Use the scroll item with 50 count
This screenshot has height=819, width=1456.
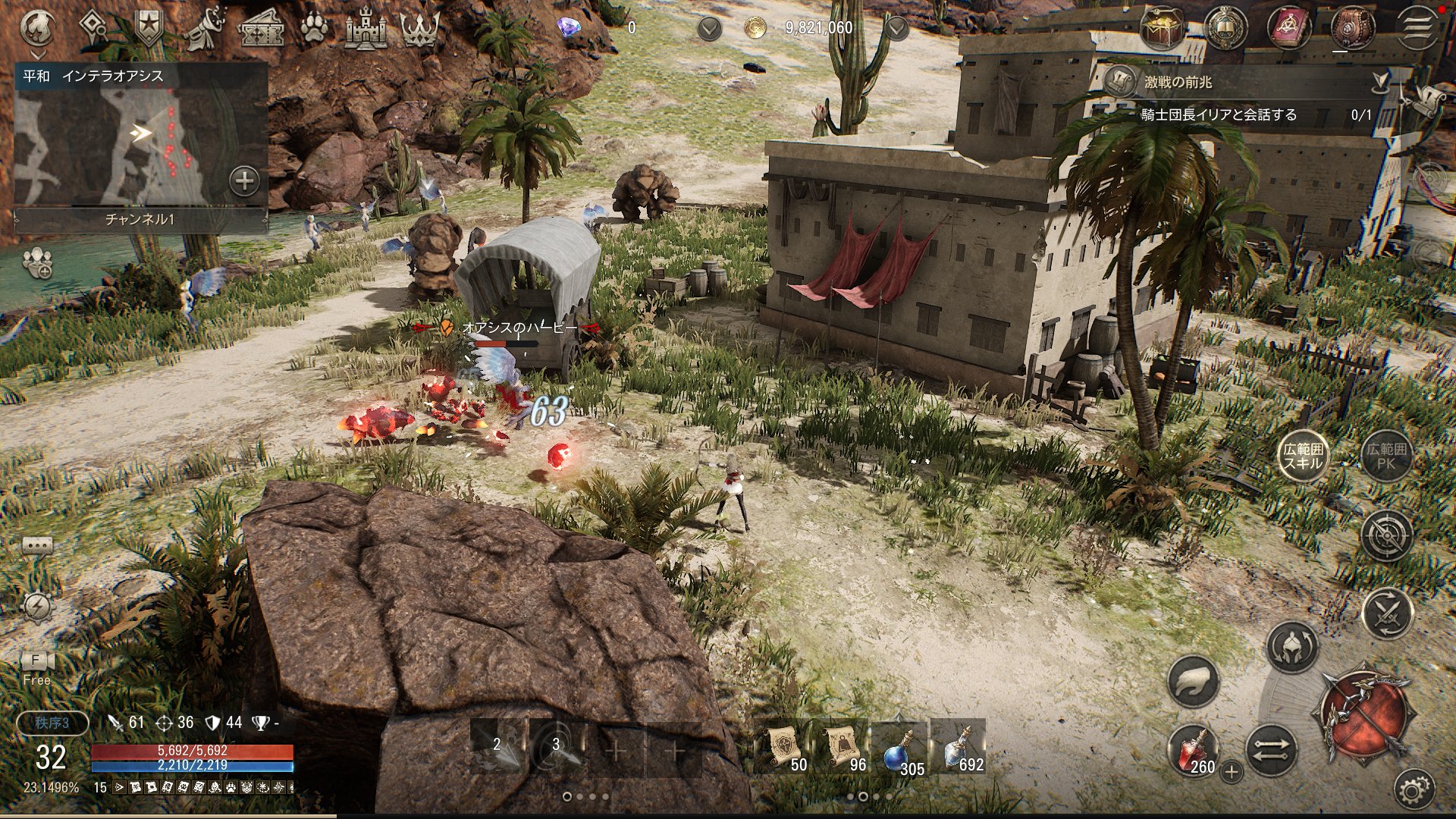pos(783,748)
